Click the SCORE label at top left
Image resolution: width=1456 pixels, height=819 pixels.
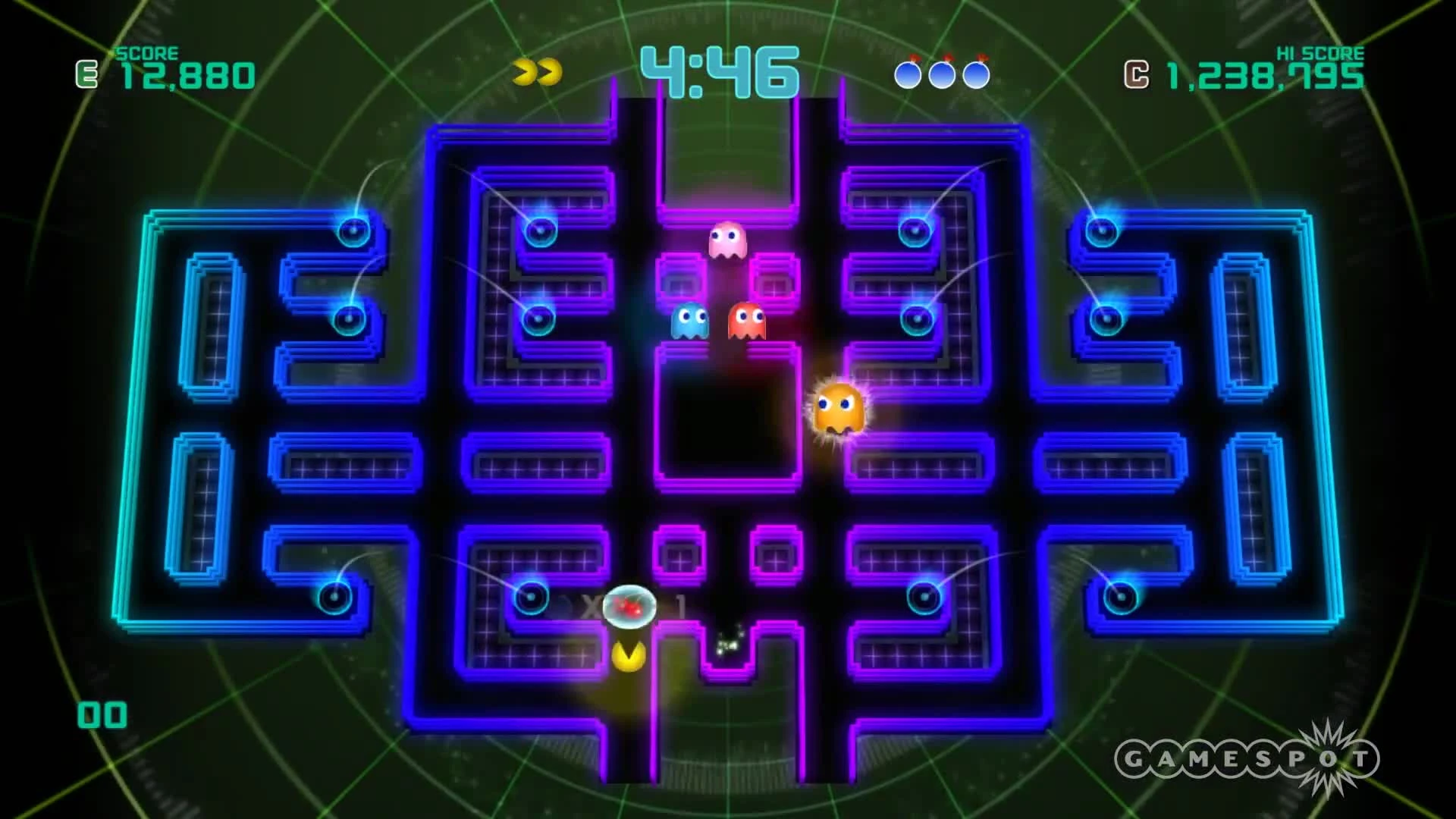click(x=146, y=53)
